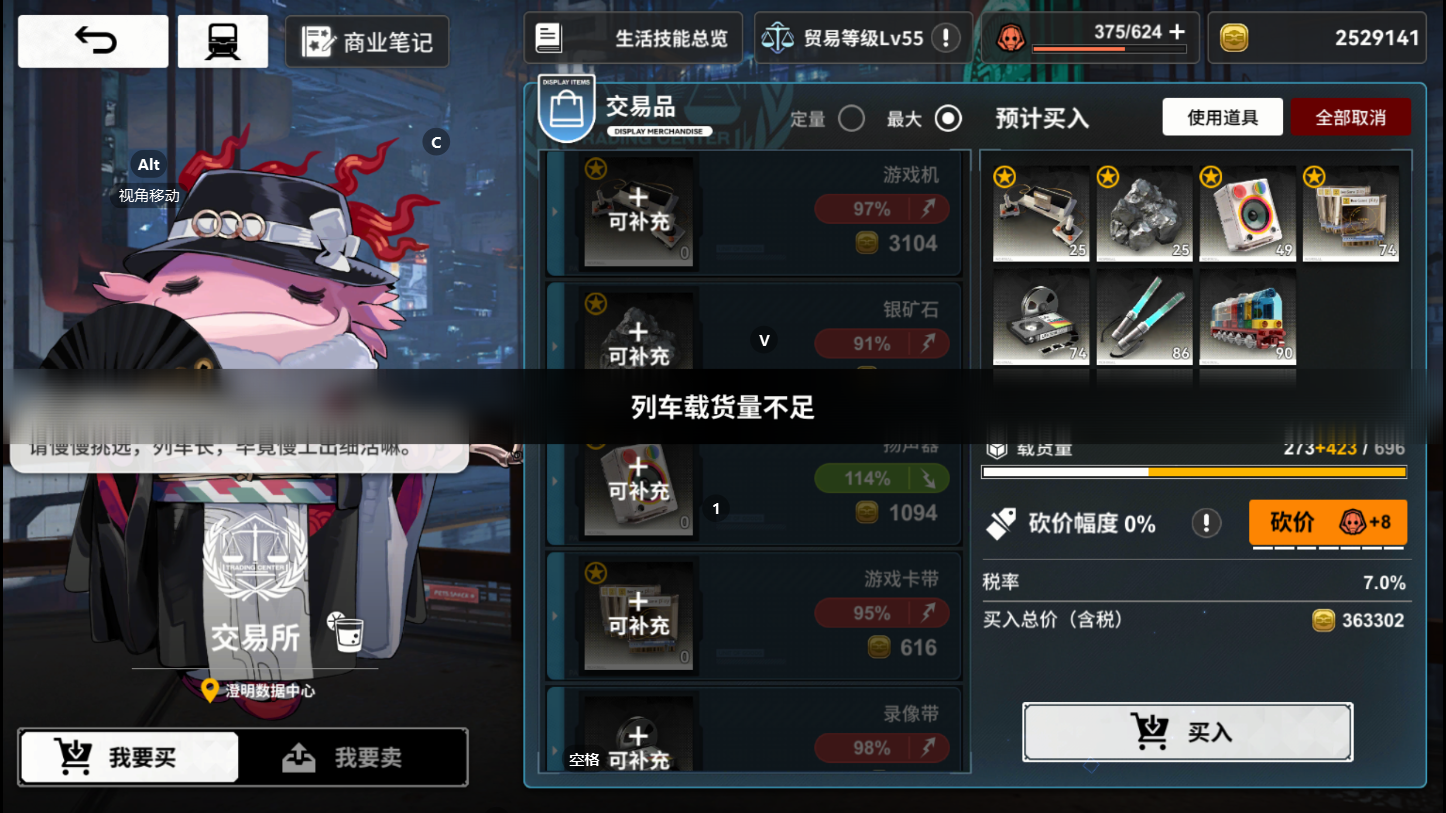Switch to the 我要卖 tab
Viewport: 1446px width, 813px height.
click(x=355, y=757)
